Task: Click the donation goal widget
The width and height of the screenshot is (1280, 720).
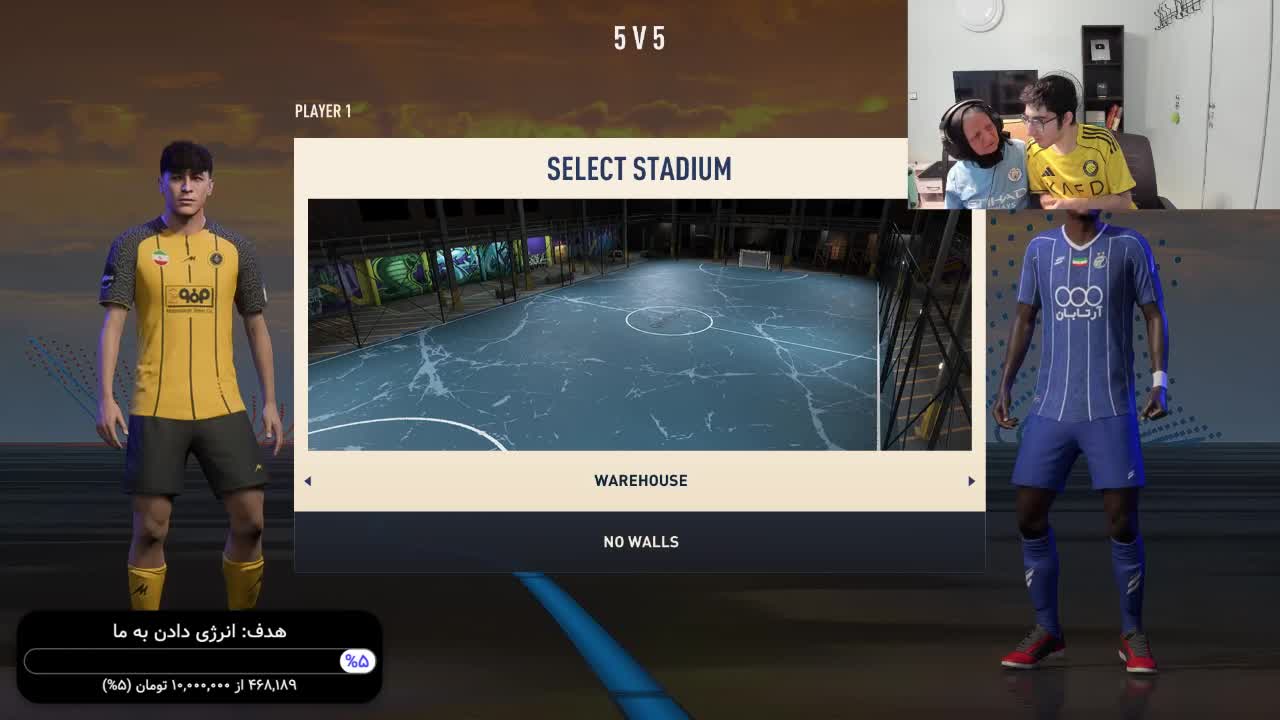Action: point(200,657)
